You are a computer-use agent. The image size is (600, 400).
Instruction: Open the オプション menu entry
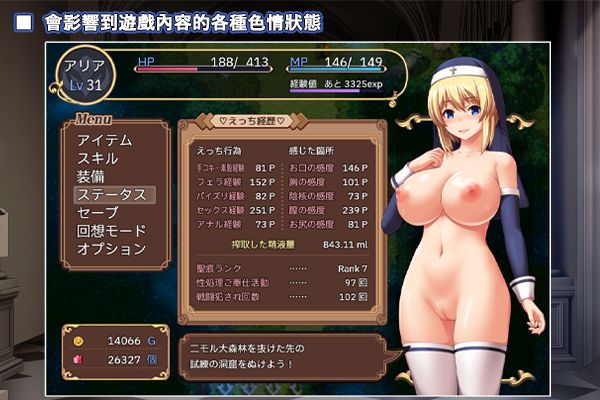[x=111, y=248]
